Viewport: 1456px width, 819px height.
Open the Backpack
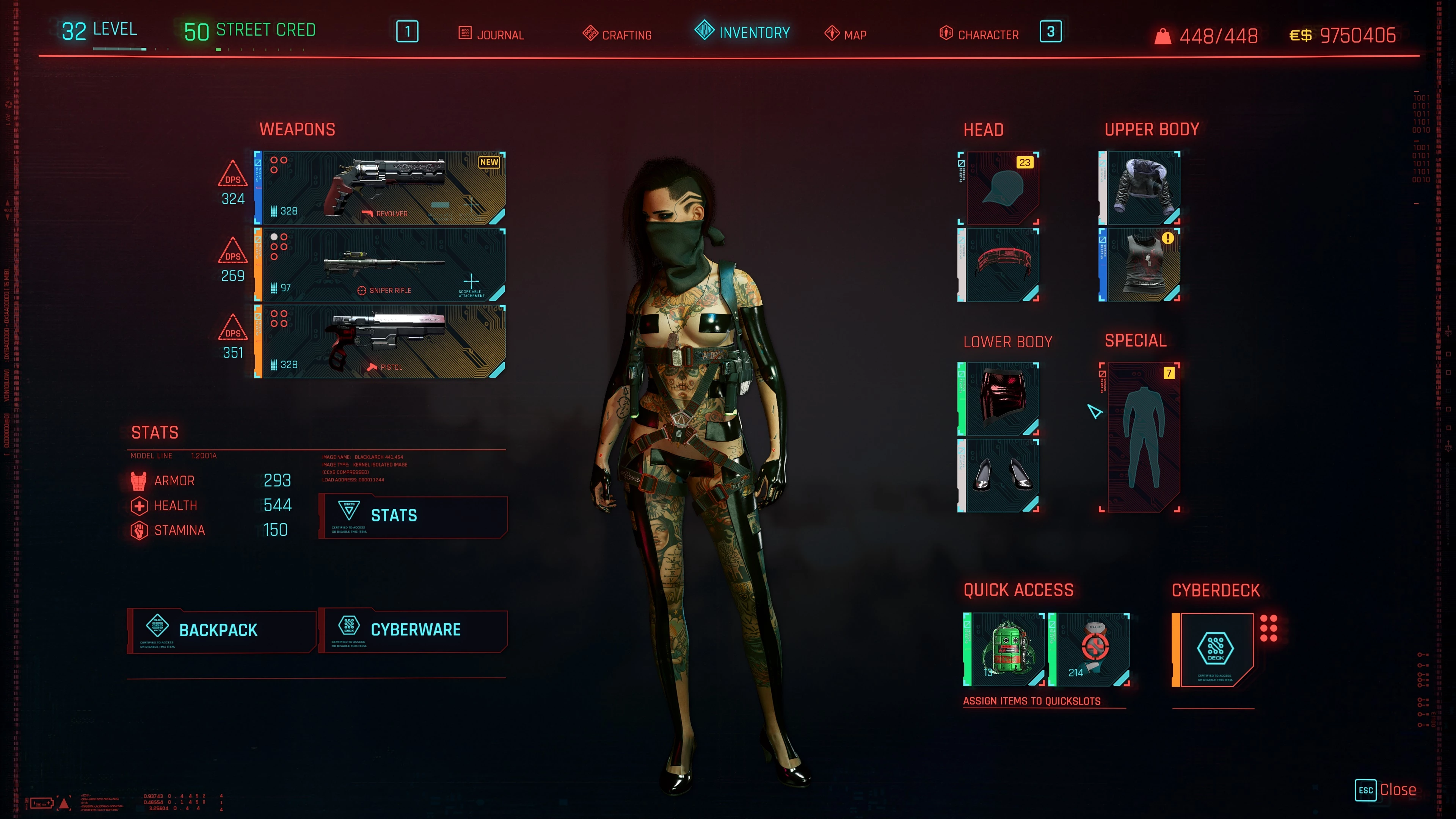(x=221, y=630)
